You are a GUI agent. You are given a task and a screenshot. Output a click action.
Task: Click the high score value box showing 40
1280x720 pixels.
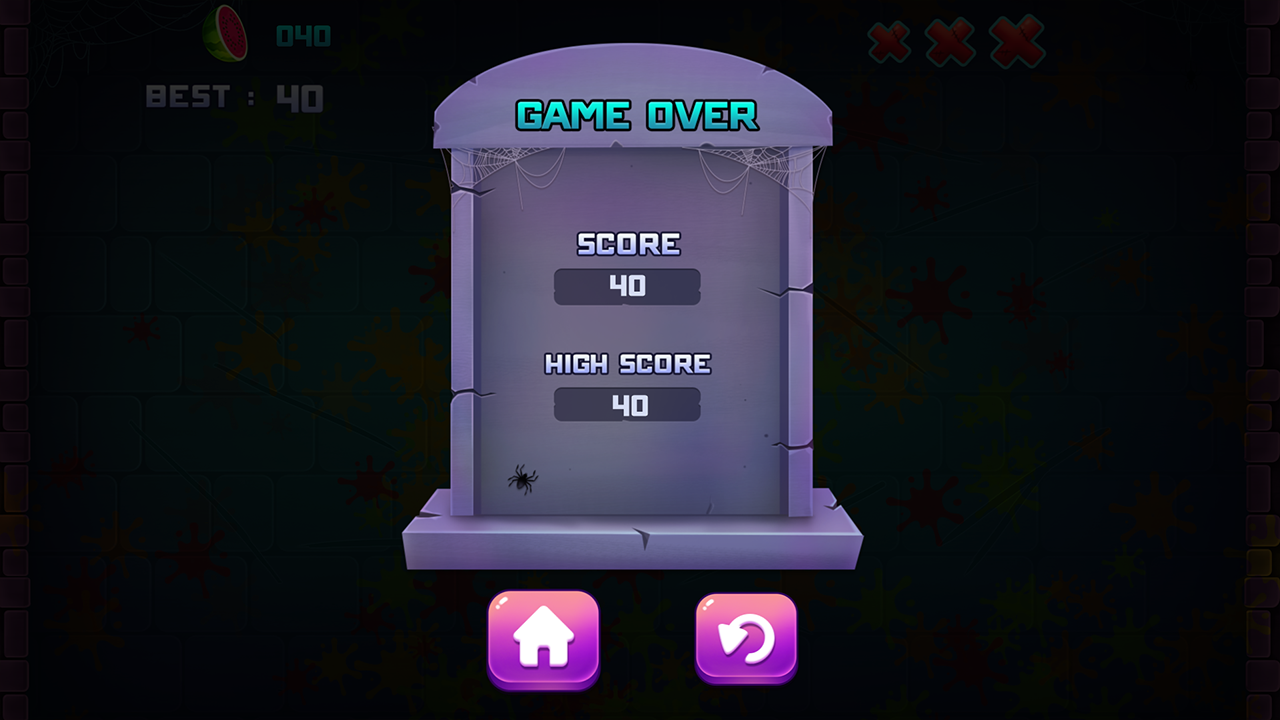click(626, 405)
